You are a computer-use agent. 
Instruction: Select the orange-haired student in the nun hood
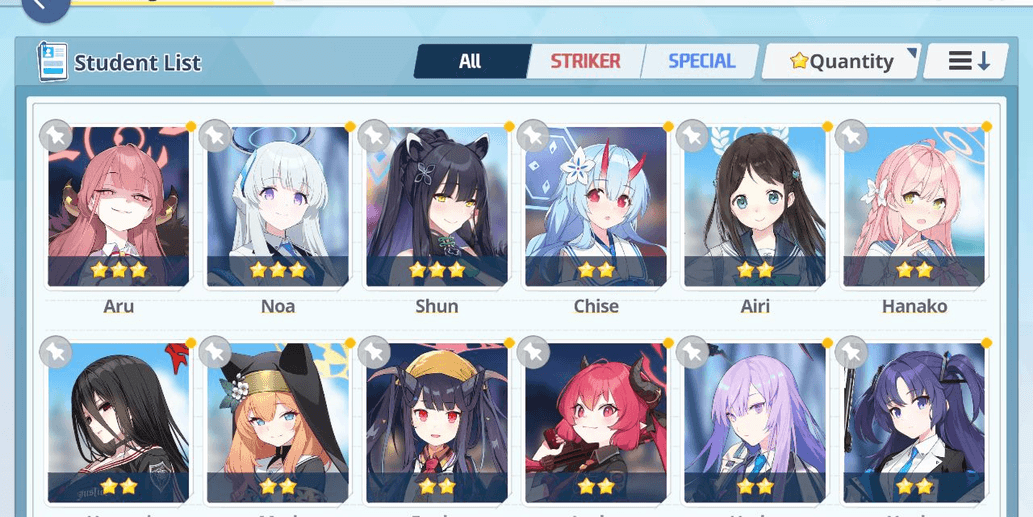pyautogui.click(x=278, y=422)
